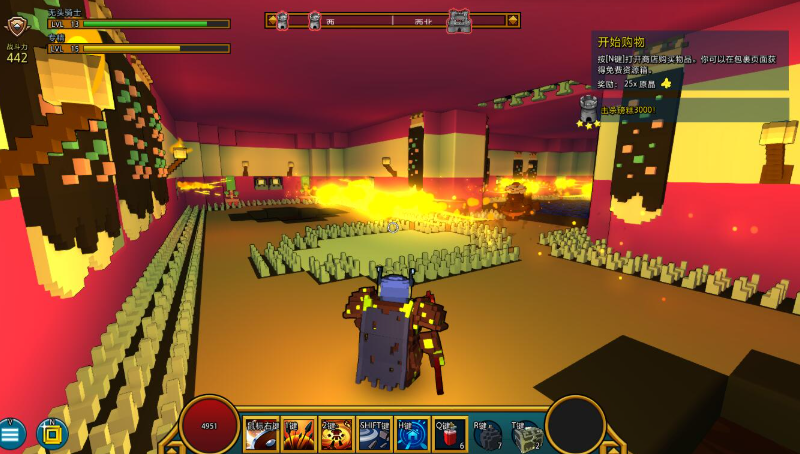Image resolution: width=800 pixels, height=454 pixels.
Task: Activate the ability bound to key 1
Action: pyautogui.click(x=298, y=436)
